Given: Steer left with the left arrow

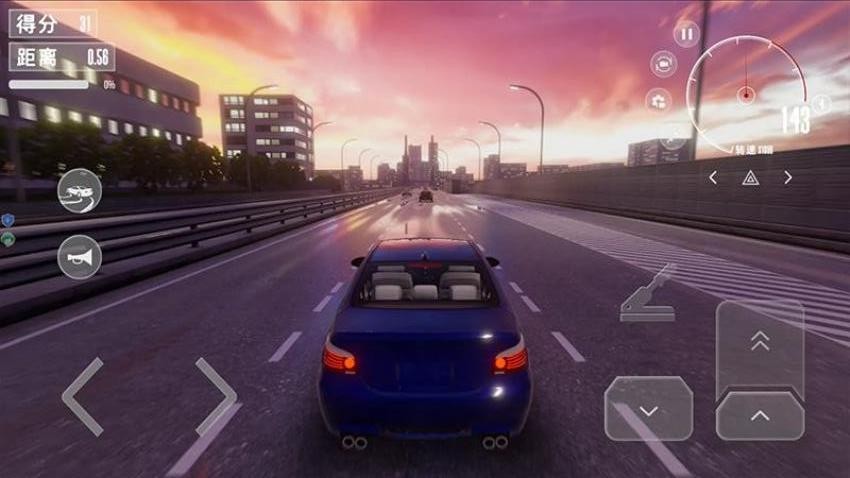Looking at the screenshot, I should click(84, 397).
